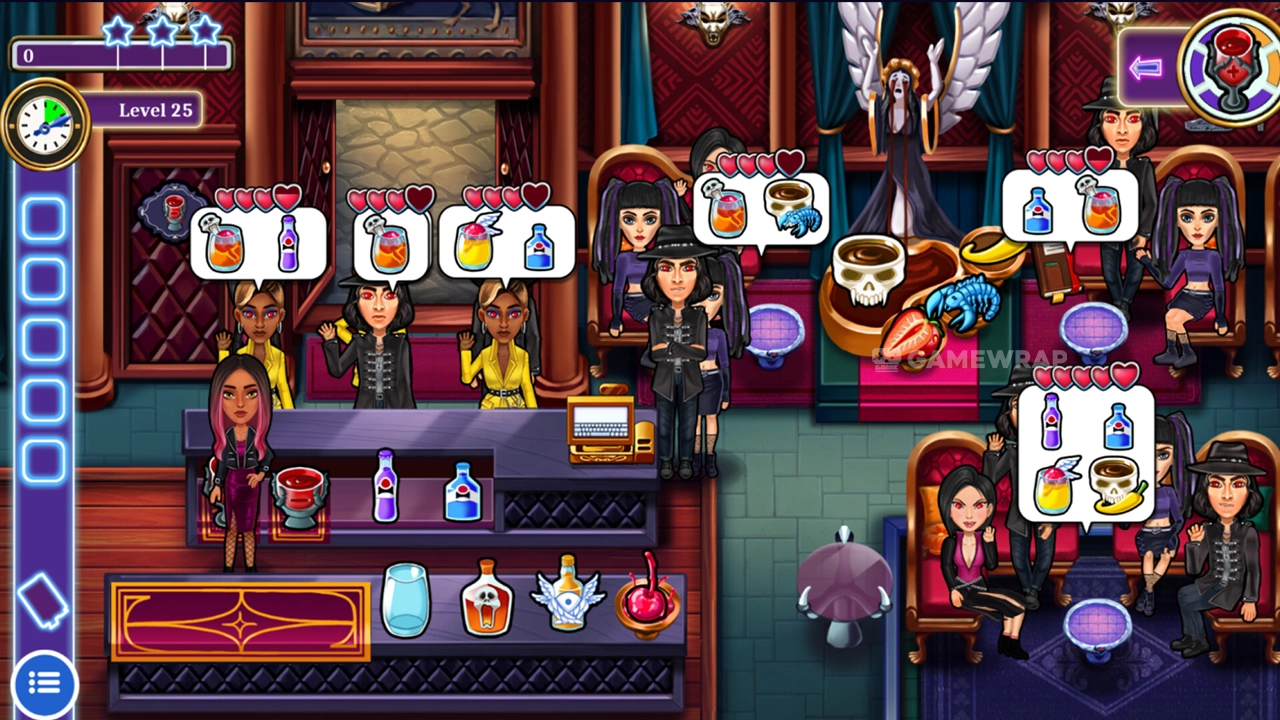Open the round list menu button
This screenshot has height=720, width=1280.
click(x=44, y=684)
